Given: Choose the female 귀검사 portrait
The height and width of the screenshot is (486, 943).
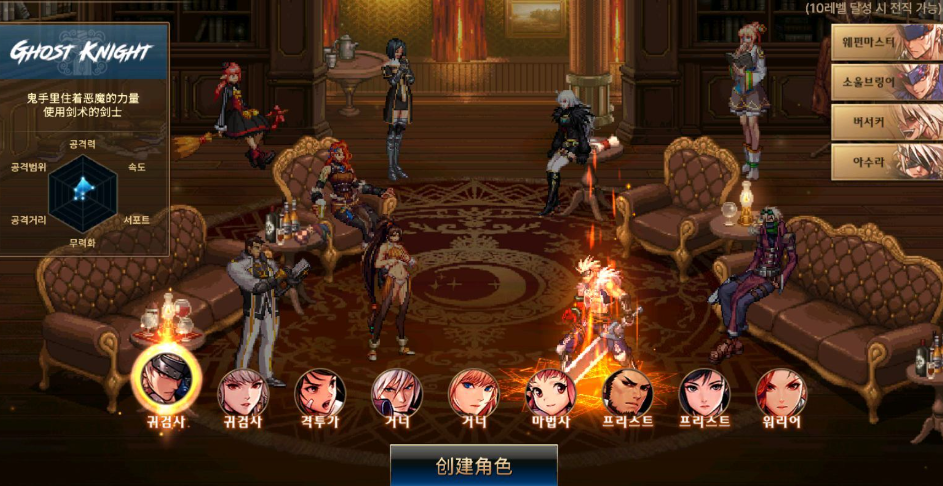Looking at the screenshot, I should click(243, 391).
